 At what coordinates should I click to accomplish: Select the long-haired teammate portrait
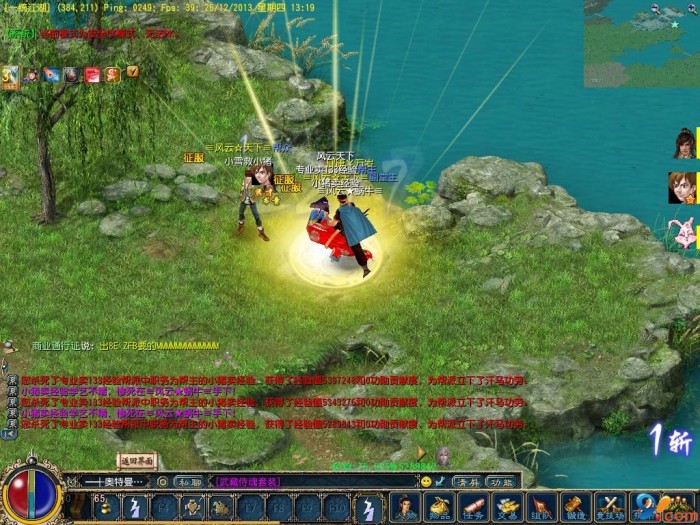tap(685, 143)
